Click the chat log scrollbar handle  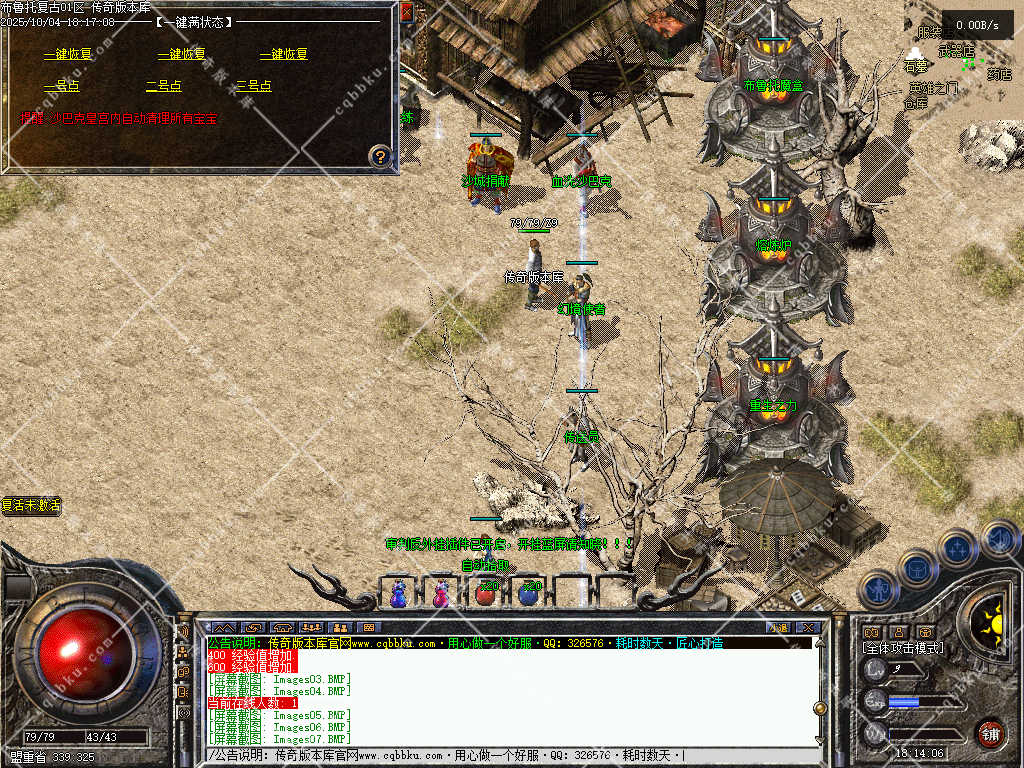coord(820,708)
